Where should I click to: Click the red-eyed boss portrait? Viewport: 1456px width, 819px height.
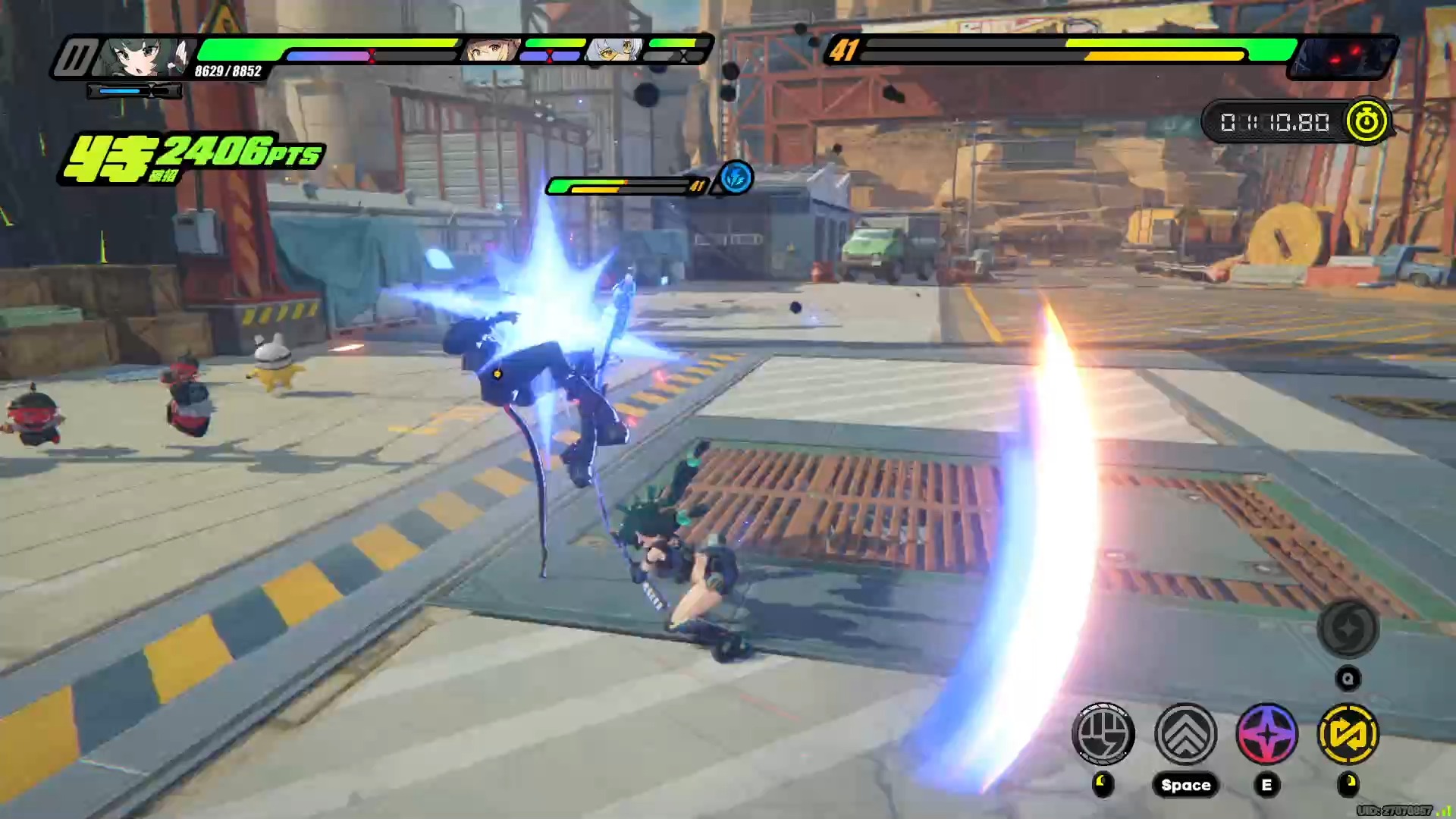1342,58
